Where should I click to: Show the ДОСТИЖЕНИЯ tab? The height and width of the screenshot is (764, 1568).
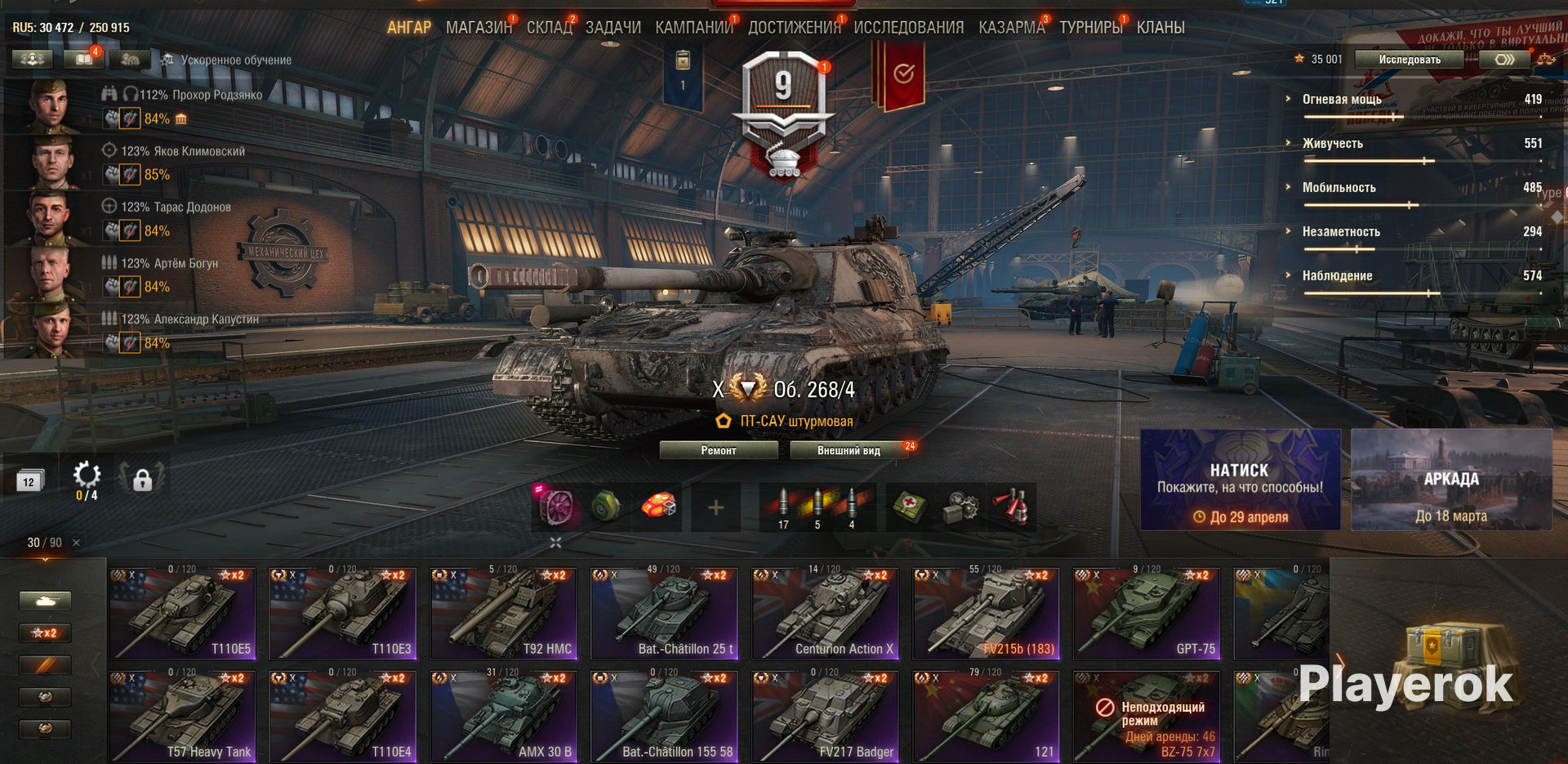794,28
